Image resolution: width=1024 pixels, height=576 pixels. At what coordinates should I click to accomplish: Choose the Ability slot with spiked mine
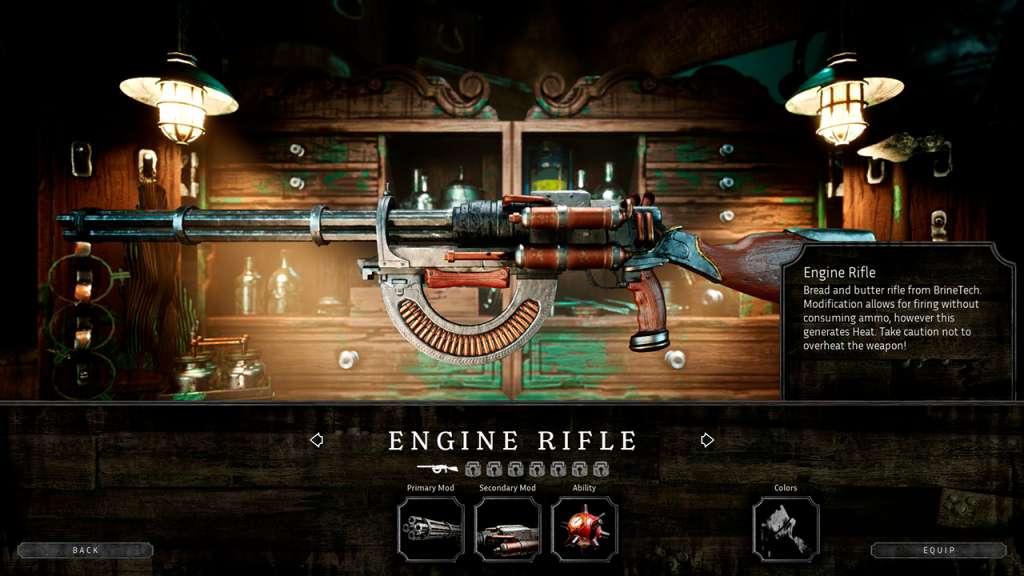(584, 528)
